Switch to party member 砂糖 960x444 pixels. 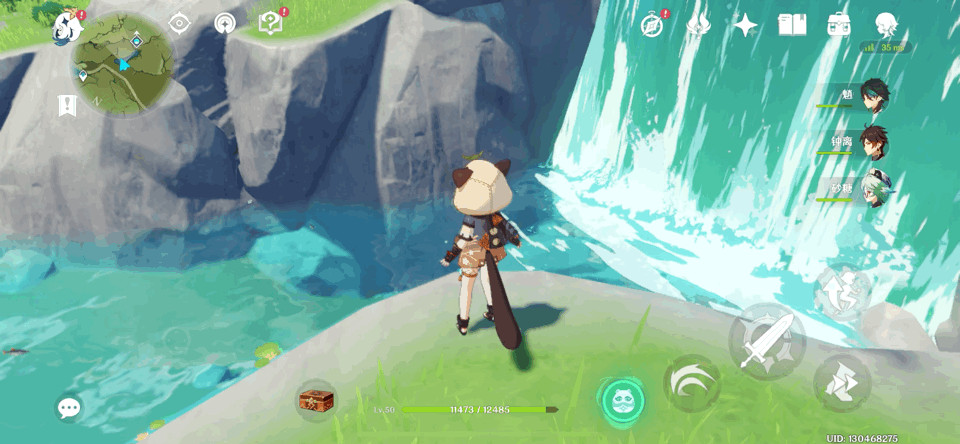tap(874, 189)
